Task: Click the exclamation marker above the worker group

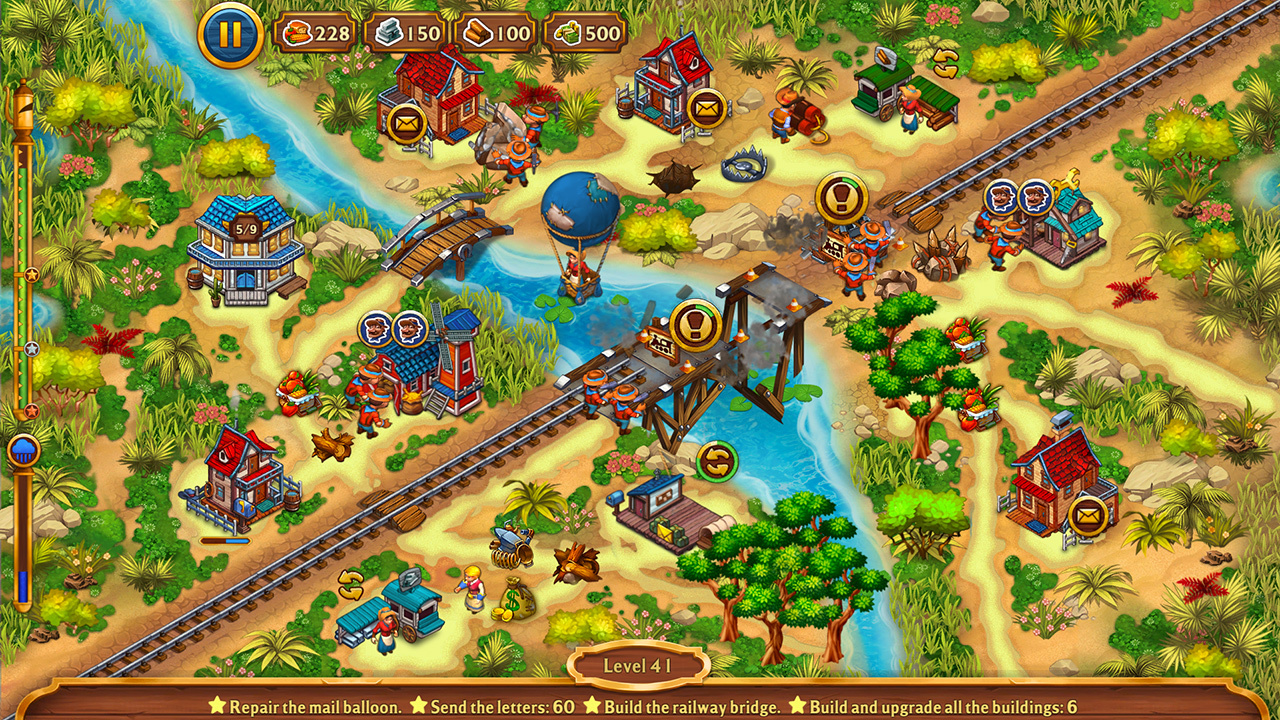Action: coord(842,197)
